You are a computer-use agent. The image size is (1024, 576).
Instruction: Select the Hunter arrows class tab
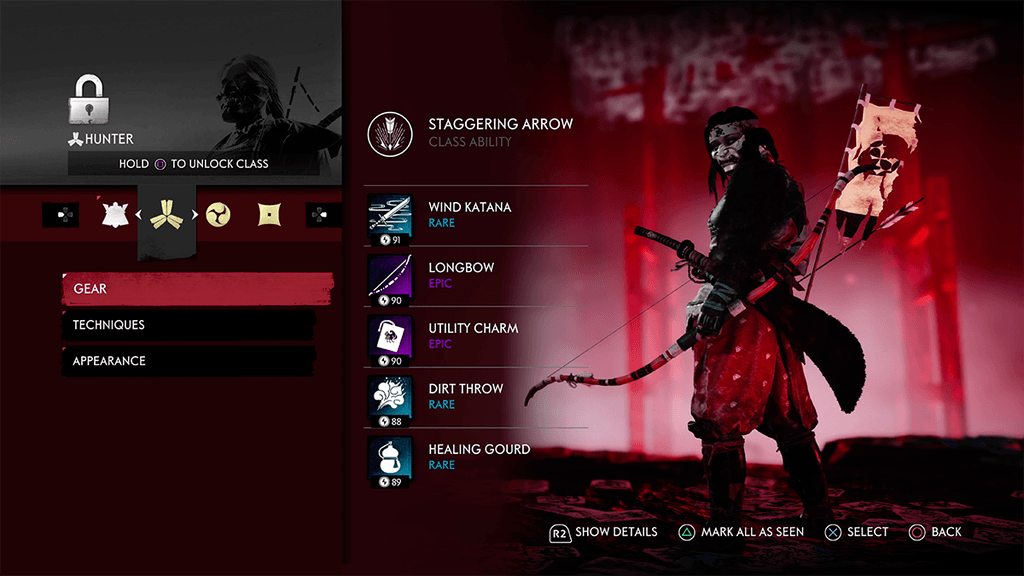point(164,214)
